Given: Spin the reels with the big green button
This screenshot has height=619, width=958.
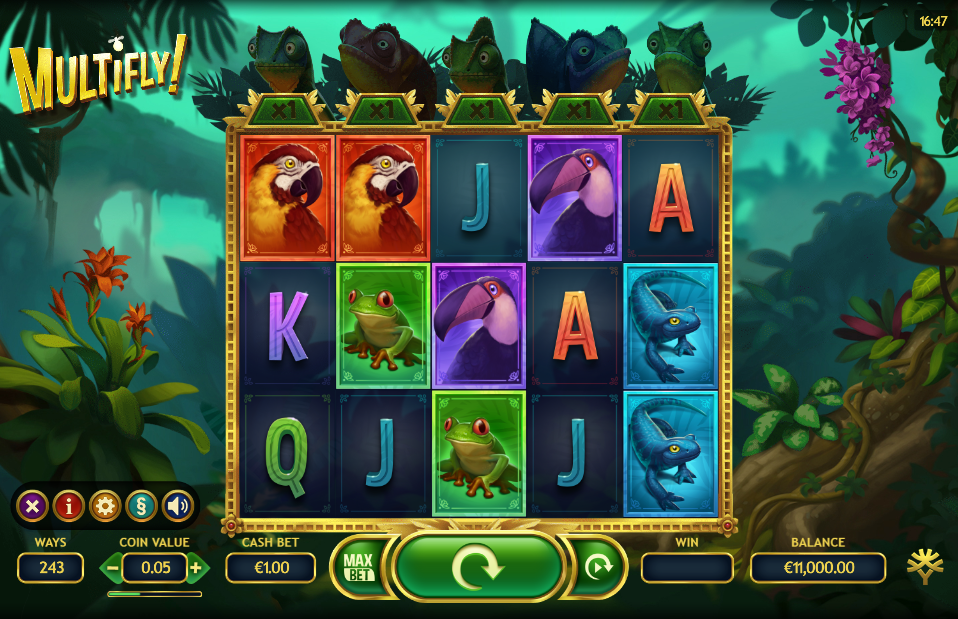Looking at the screenshot, I should (478, 567).
